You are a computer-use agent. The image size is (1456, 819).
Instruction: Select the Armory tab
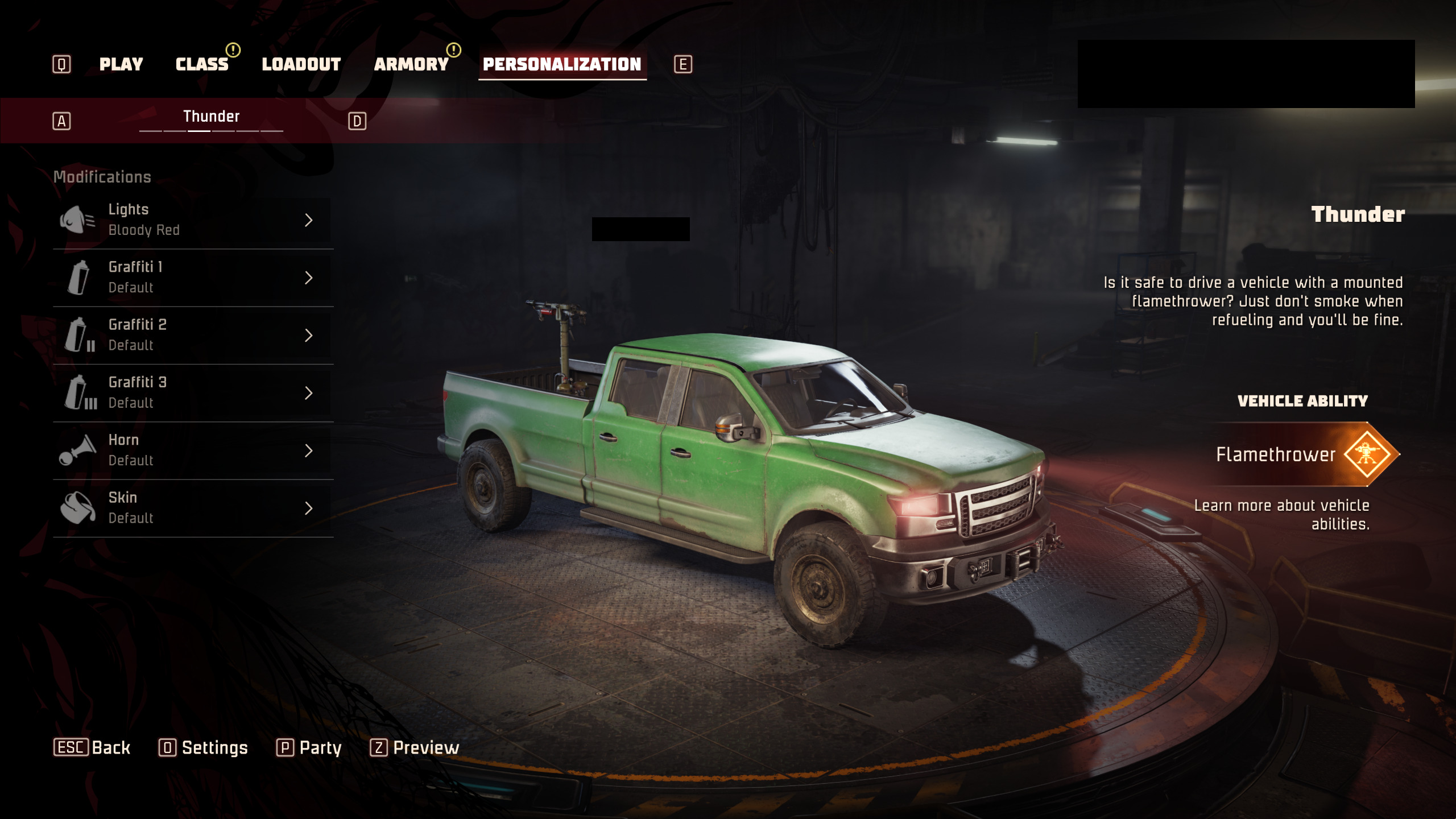pyautogui.click(x=411, y=64)
